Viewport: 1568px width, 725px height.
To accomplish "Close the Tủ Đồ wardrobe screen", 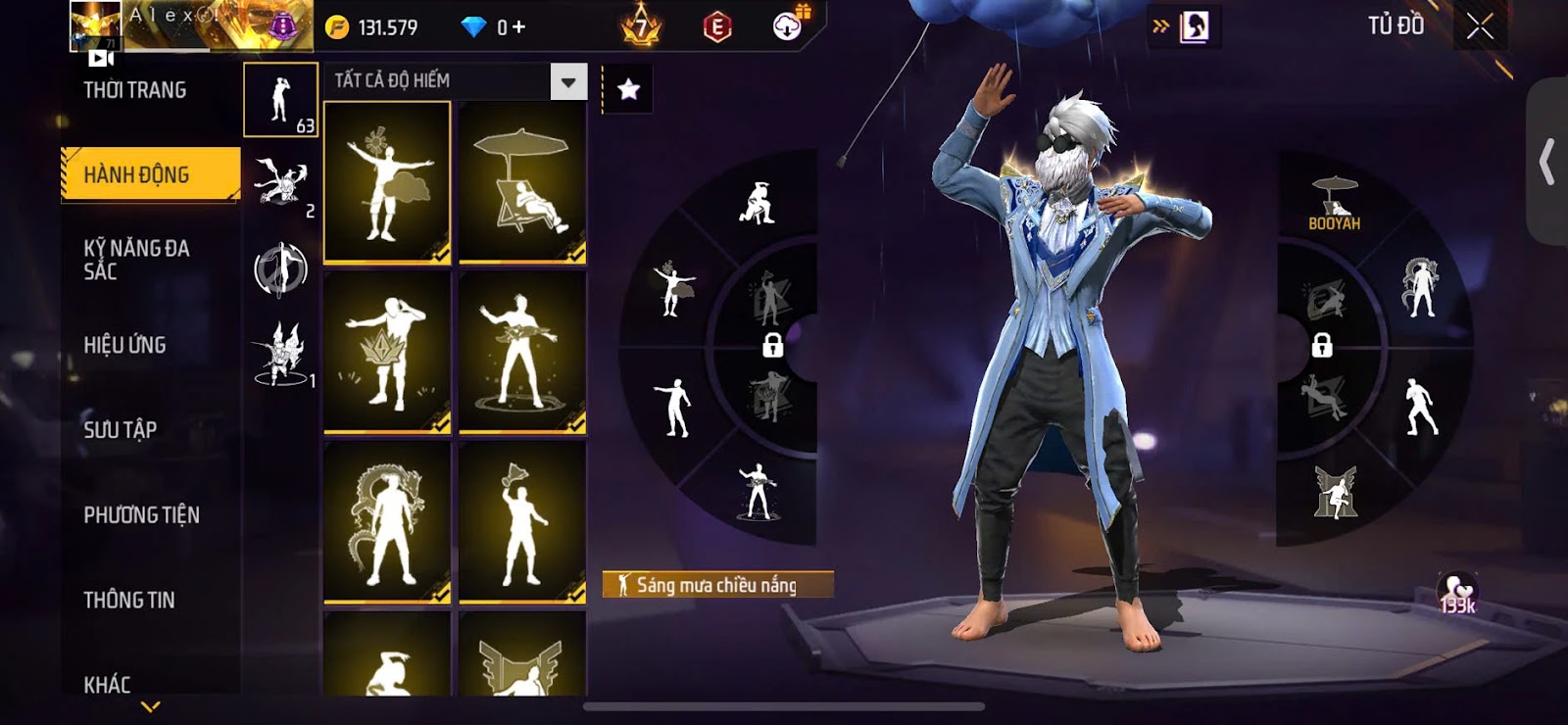I will click(x=1480, y=26).
